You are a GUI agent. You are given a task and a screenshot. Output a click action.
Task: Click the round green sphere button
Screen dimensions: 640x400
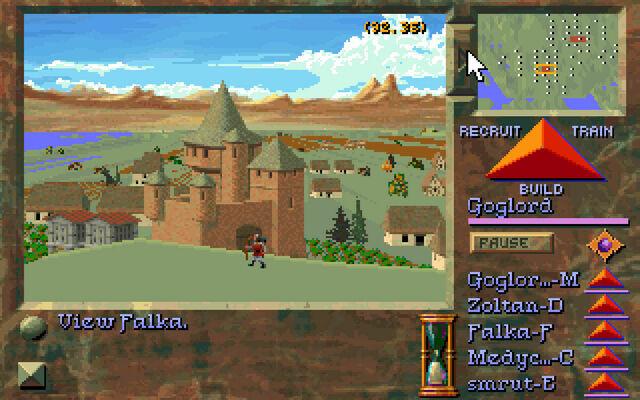tap(33, 327)
